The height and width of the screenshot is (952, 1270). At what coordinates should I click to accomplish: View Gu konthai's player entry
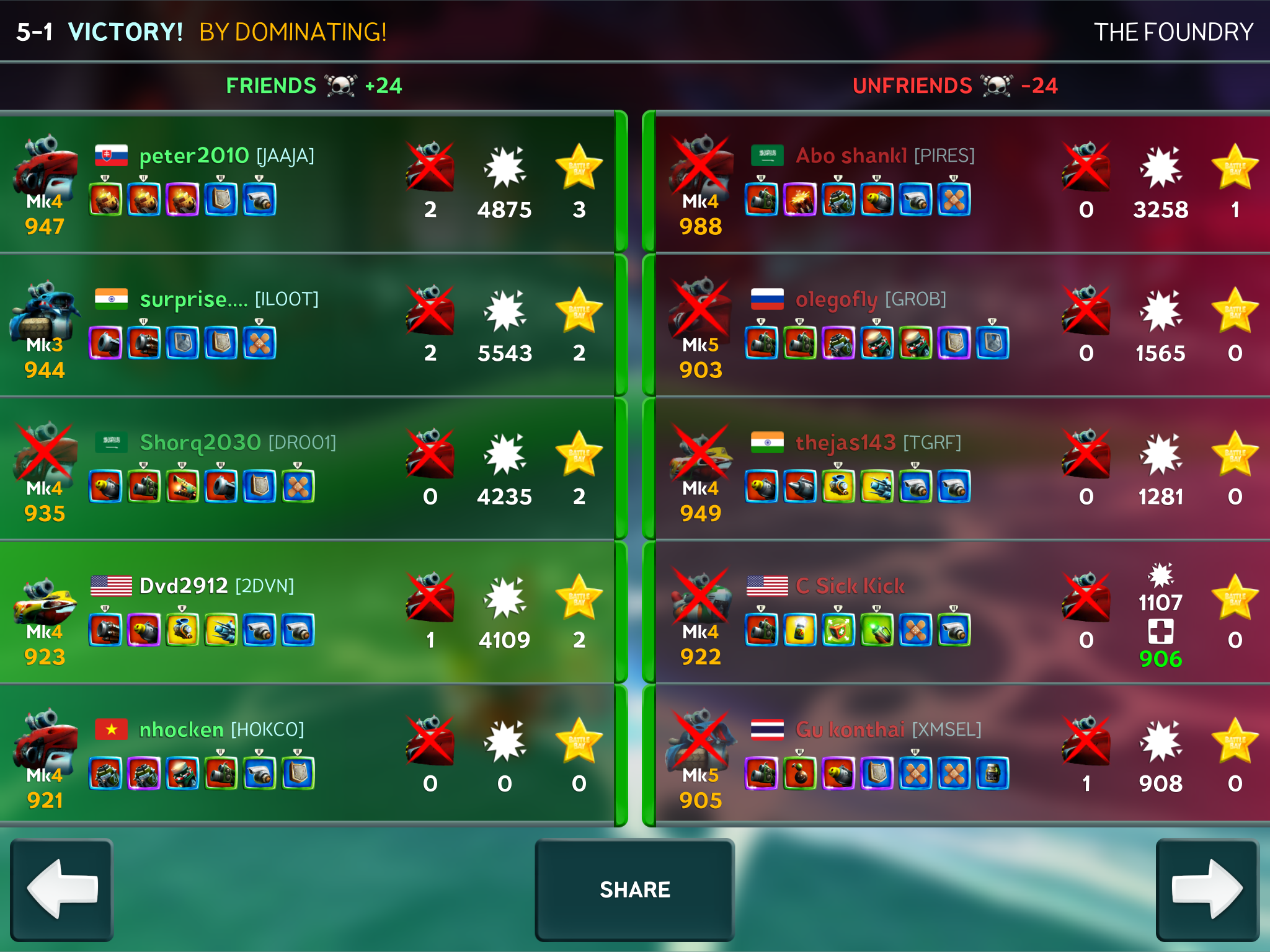961,756
